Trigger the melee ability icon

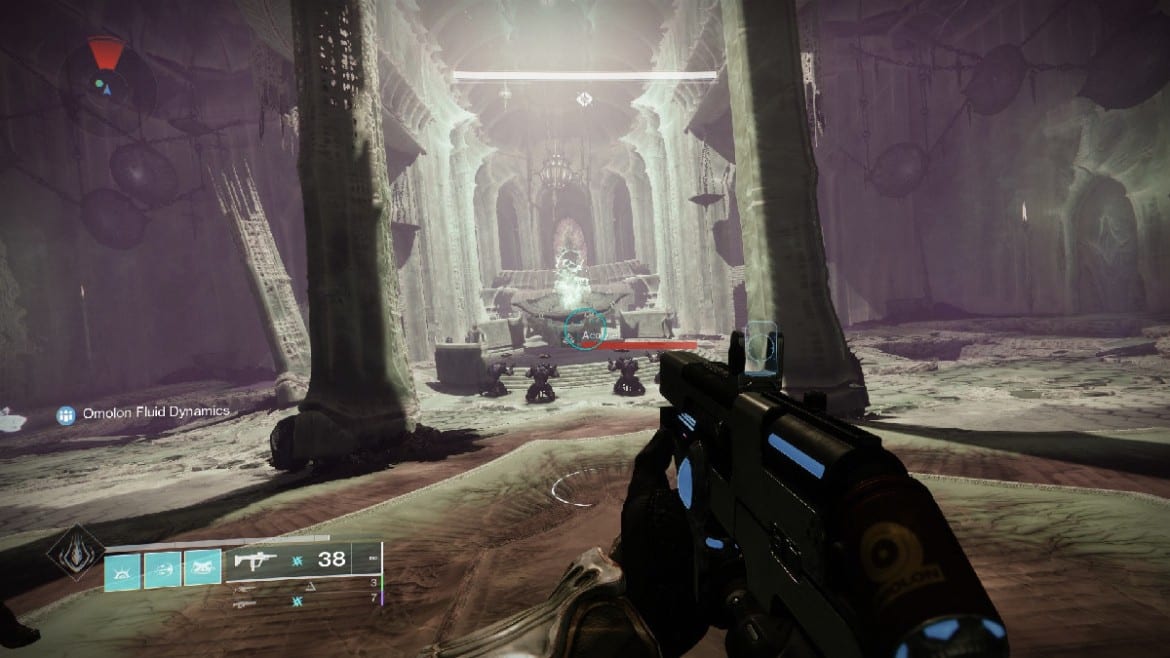(202, 568)
